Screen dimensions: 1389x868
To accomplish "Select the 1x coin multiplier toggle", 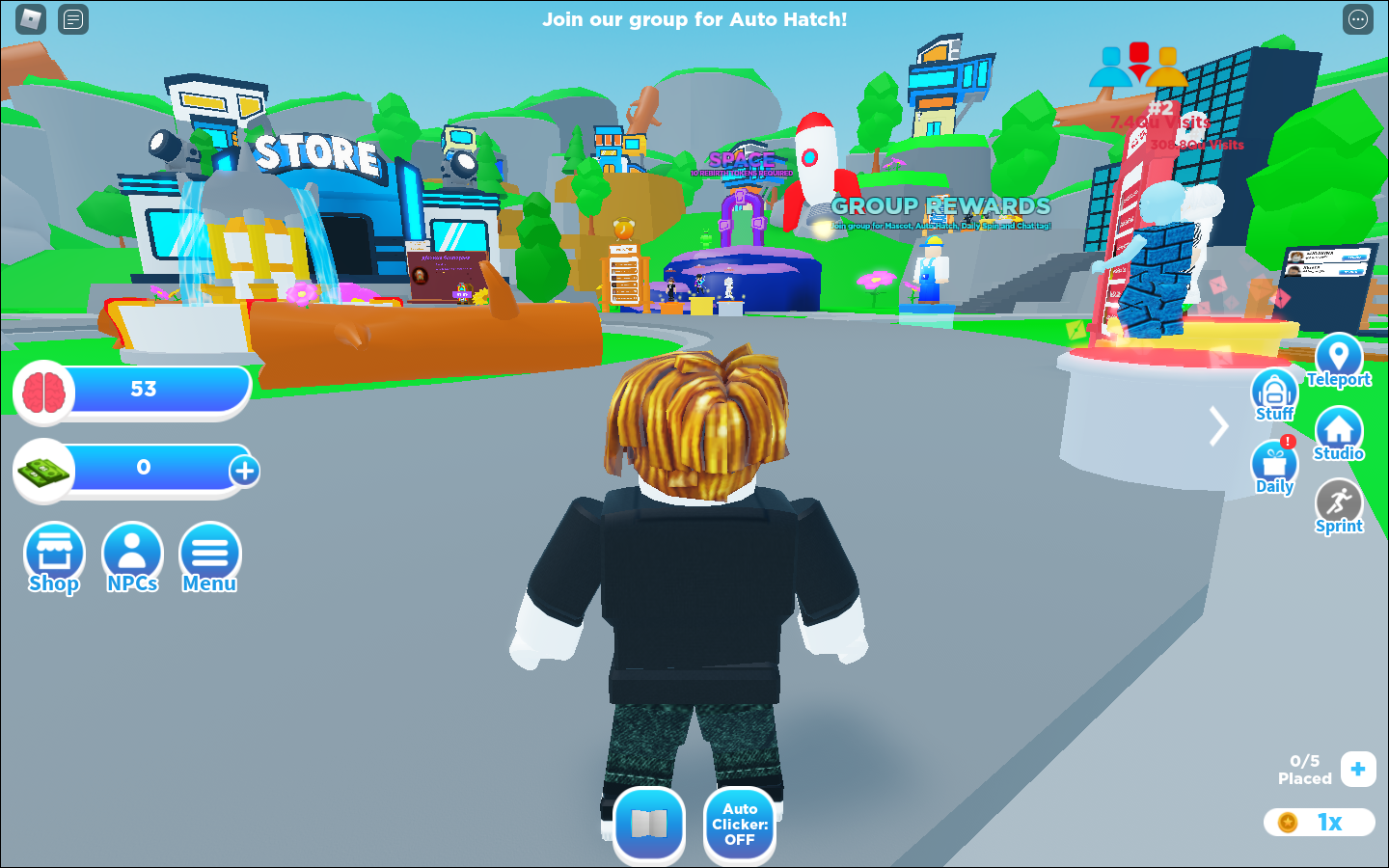I will click(x=1318, y=822).
